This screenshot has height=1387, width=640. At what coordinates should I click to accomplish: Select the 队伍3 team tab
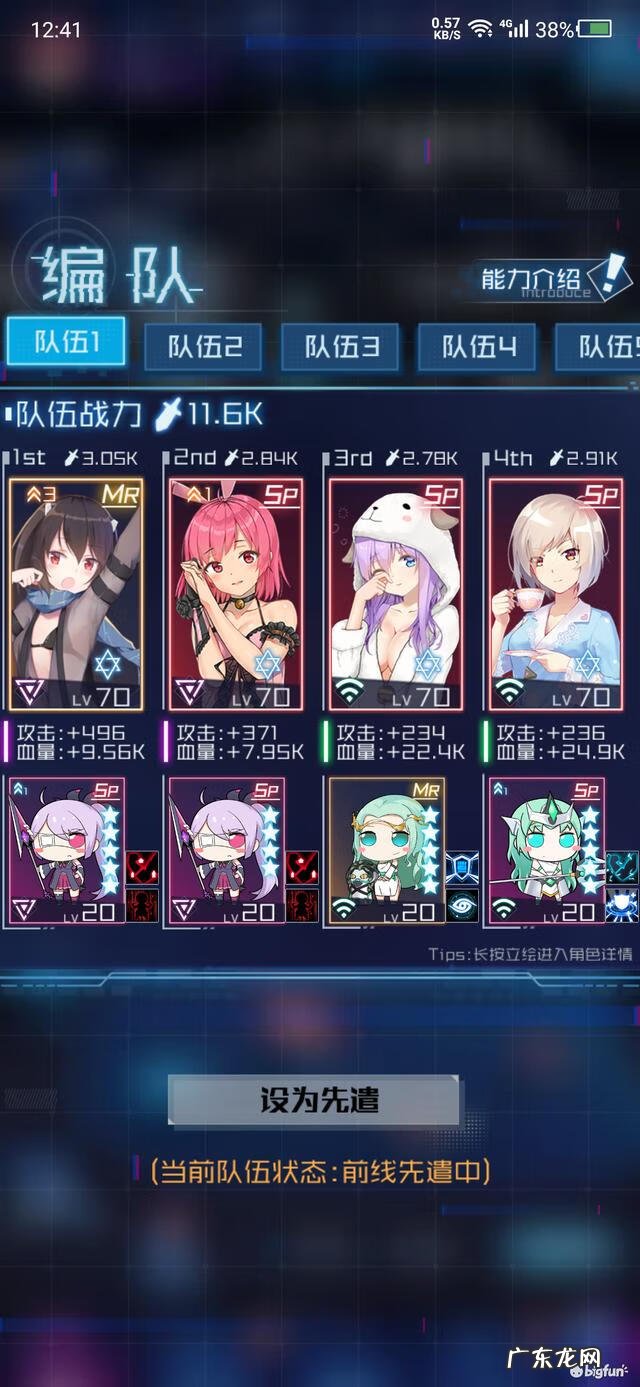point(340,347)
